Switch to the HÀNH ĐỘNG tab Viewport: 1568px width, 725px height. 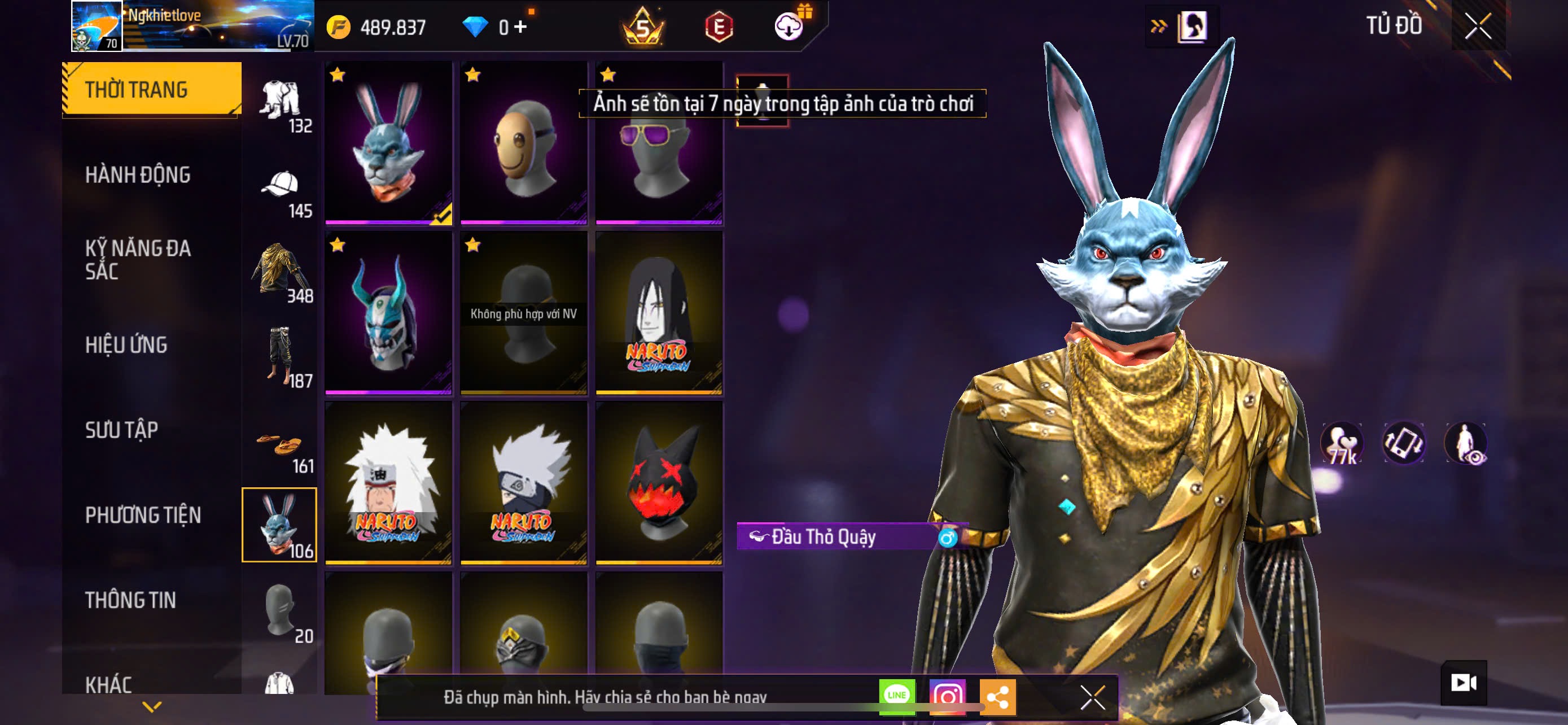click(138, 175)
